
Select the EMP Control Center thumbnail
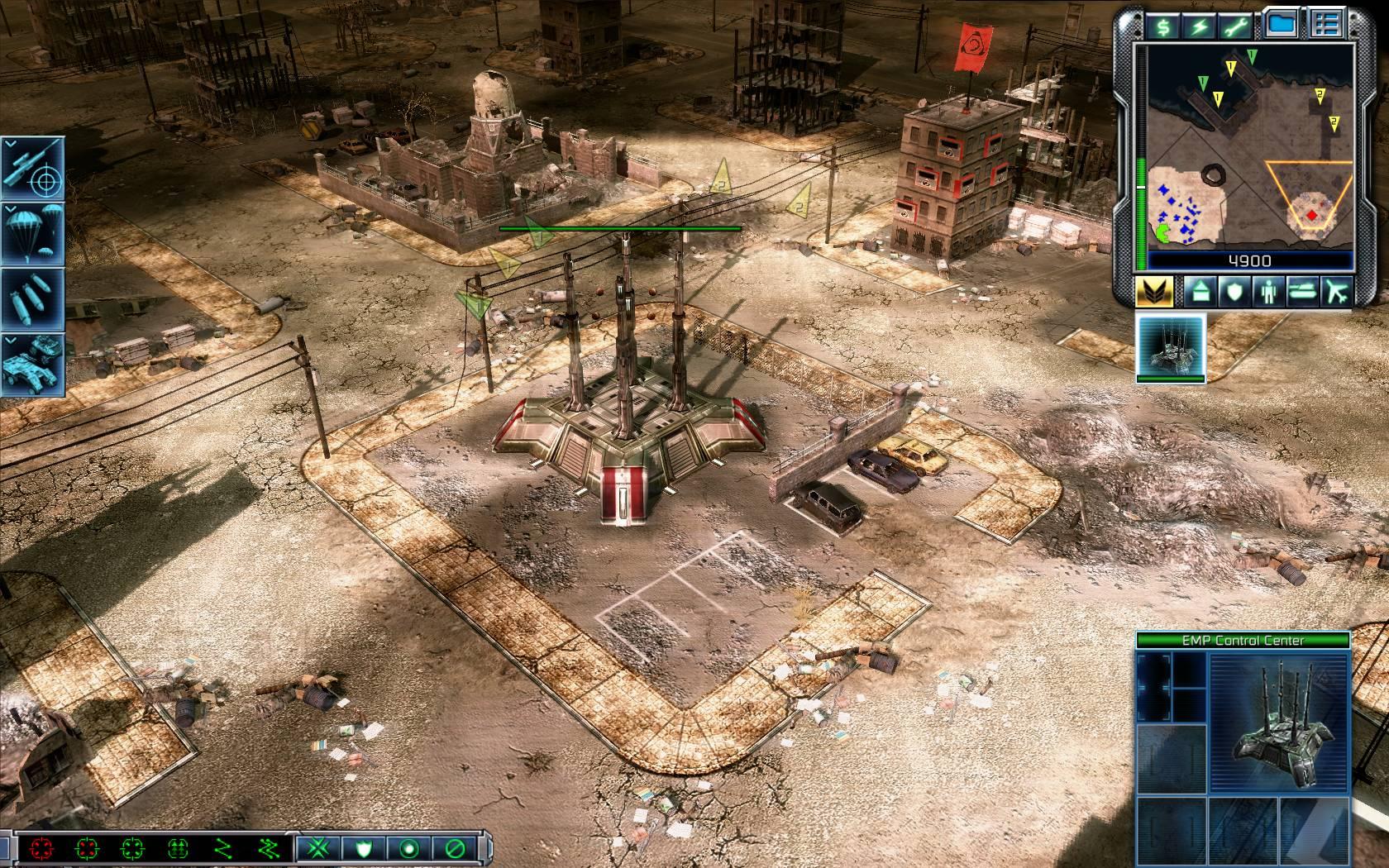click(1171, 346)
